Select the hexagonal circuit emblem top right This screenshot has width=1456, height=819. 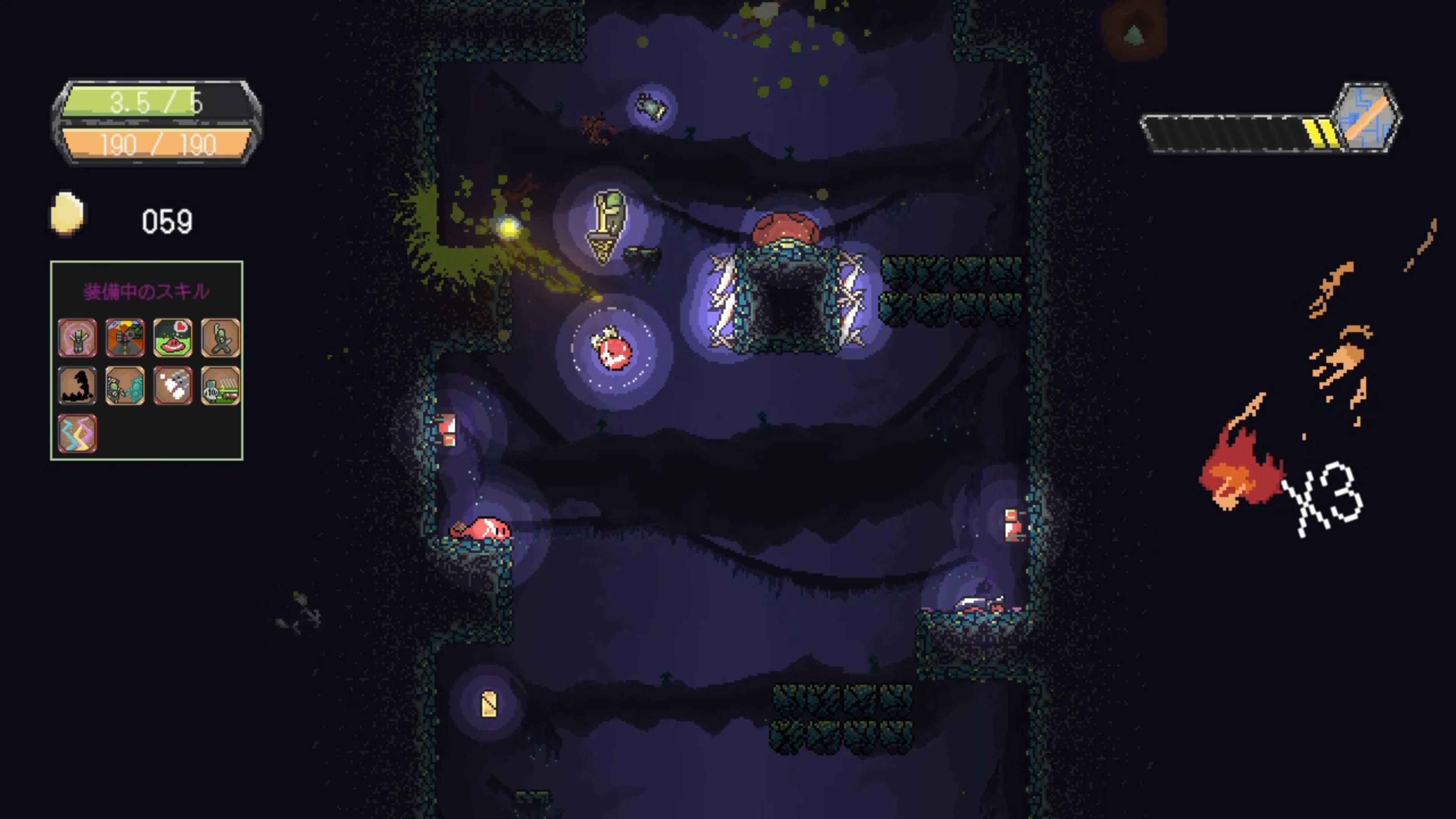(x=1368, y=119)
